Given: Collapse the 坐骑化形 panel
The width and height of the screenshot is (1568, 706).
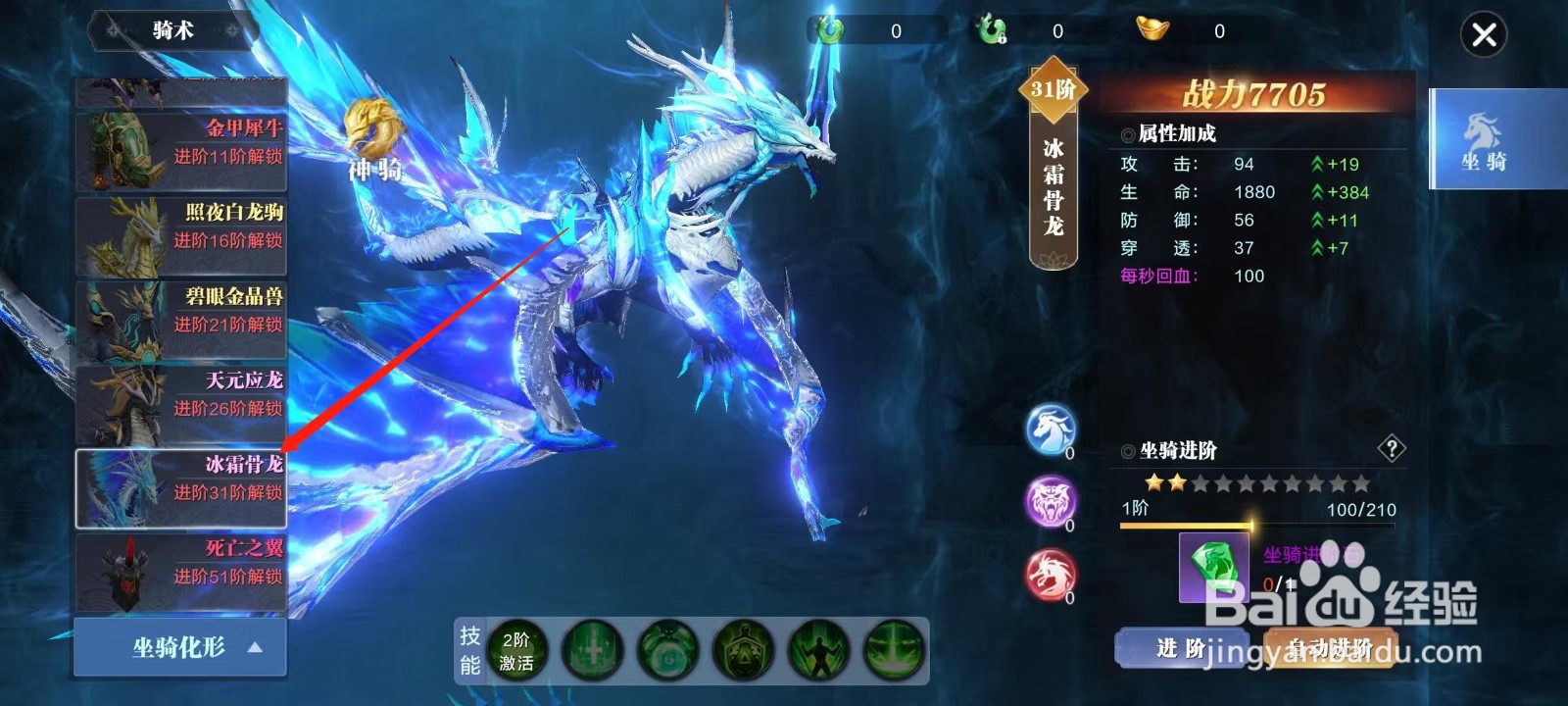Looking at the screenshot, I should pos(179,646).
